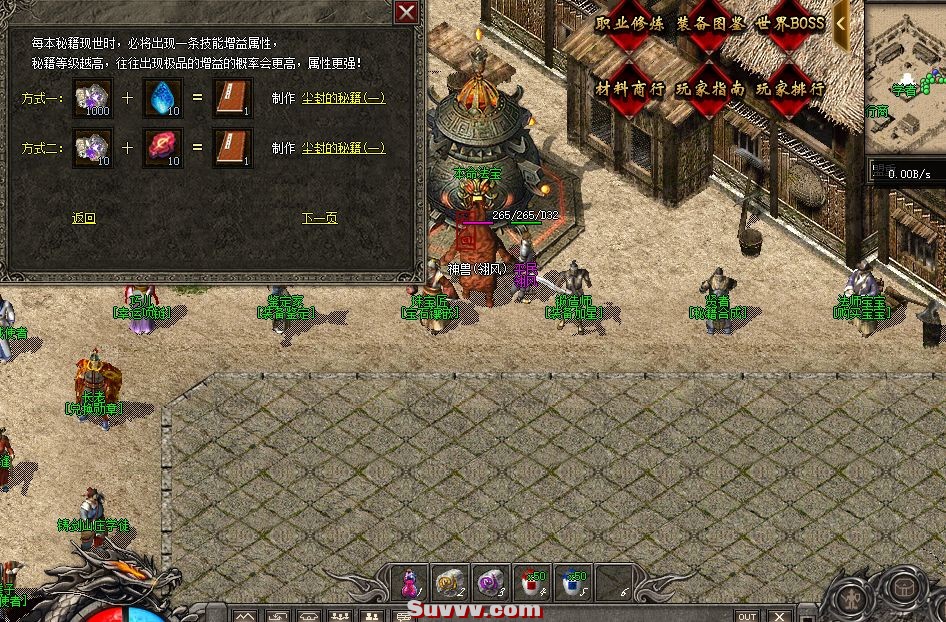The height and width of the screenshot is (622, 946).
Task: Use the pink potion in hotbar slot 1
Action: tap(409, 580)
